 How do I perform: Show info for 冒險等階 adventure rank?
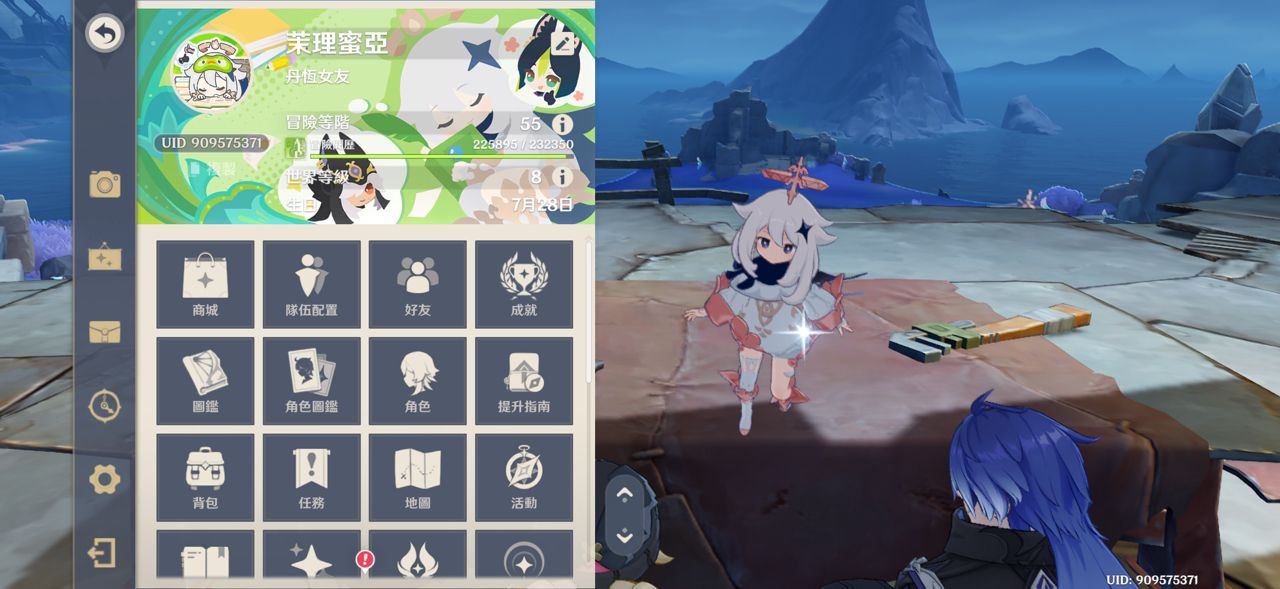562,124
